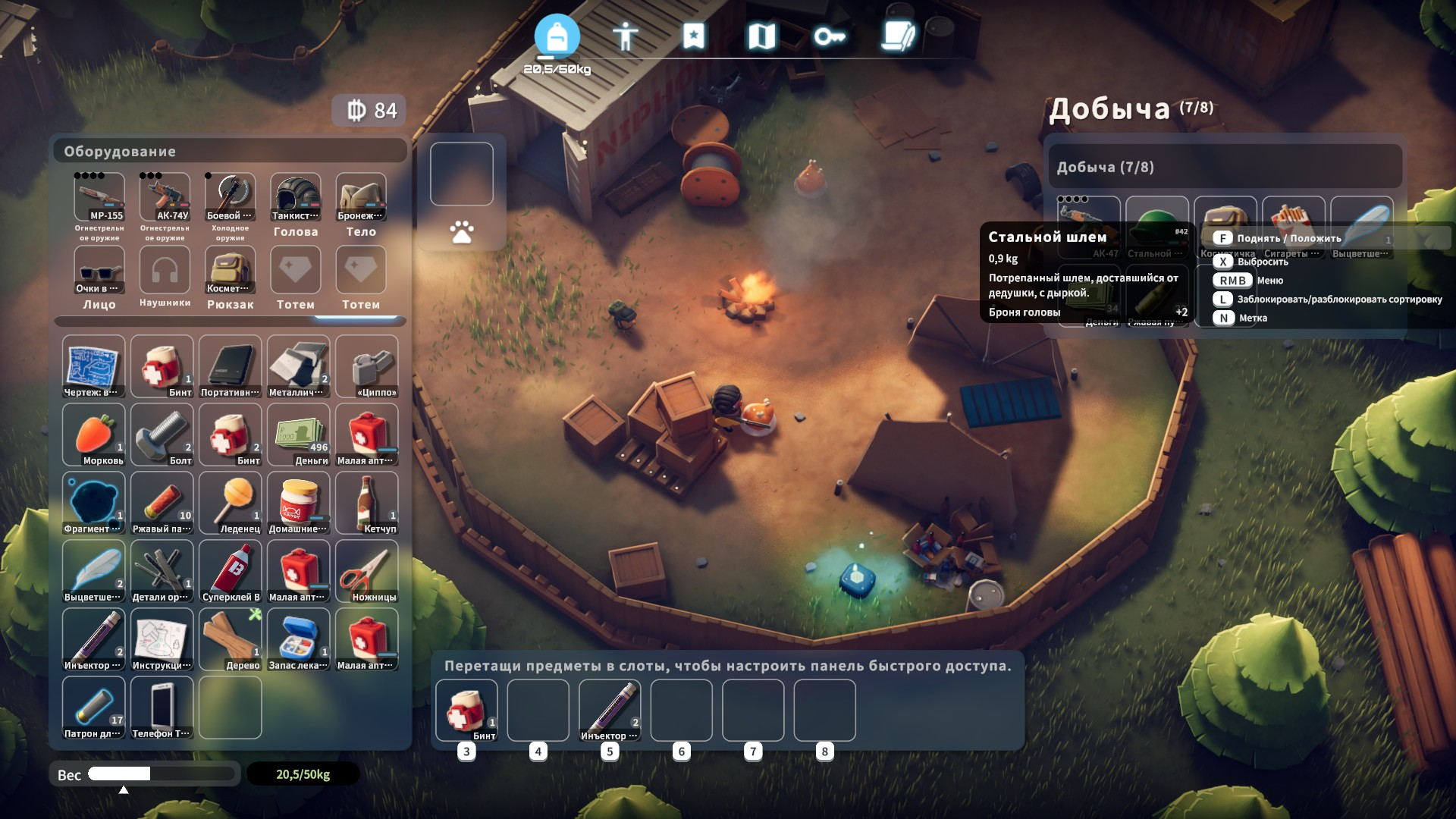
Task: Select the bandage in quick slot 3
Action: (466, 711)
